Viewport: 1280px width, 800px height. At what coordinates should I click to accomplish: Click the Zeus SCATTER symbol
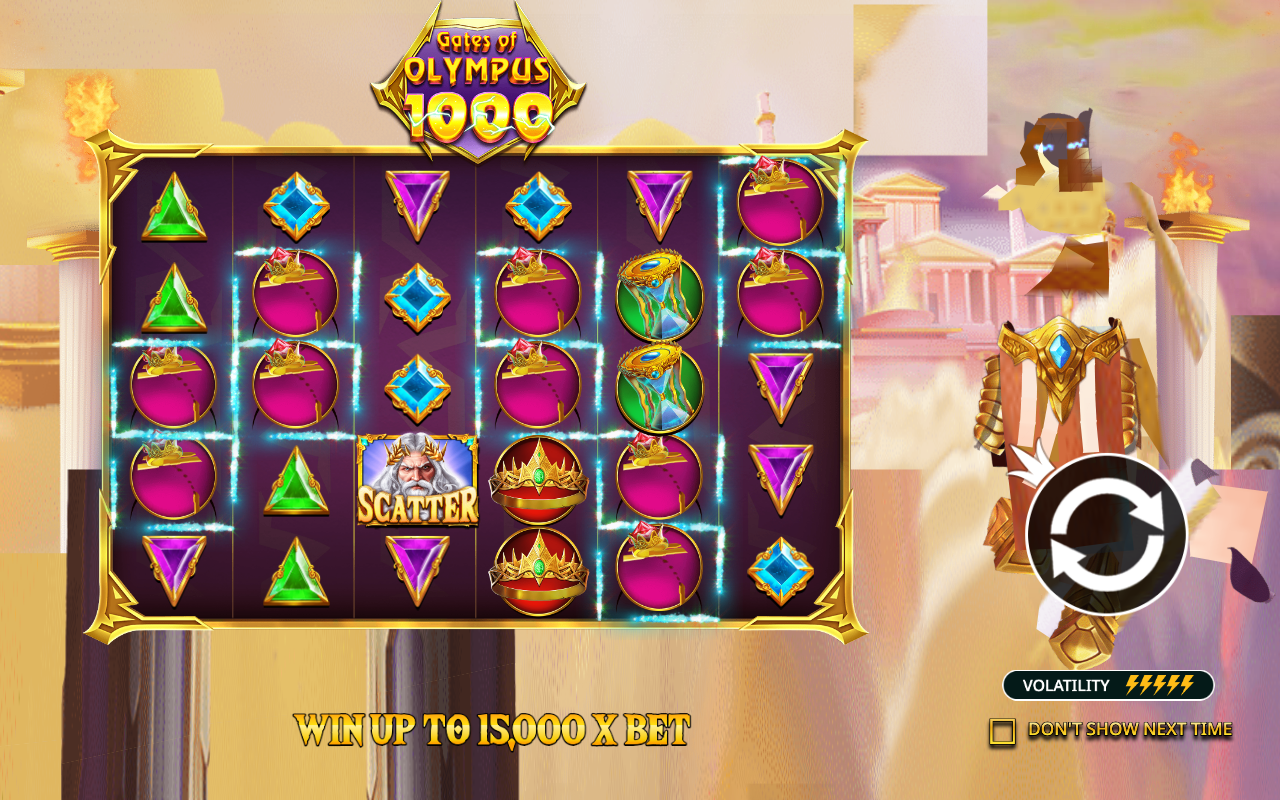tap(416, 480)
